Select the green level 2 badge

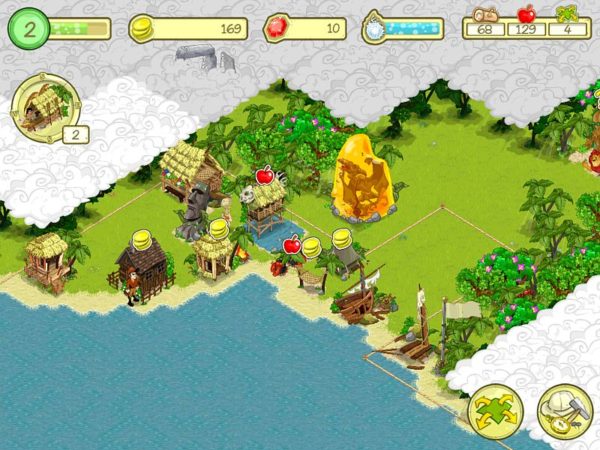pyautogui.click(x=29, y=29)
